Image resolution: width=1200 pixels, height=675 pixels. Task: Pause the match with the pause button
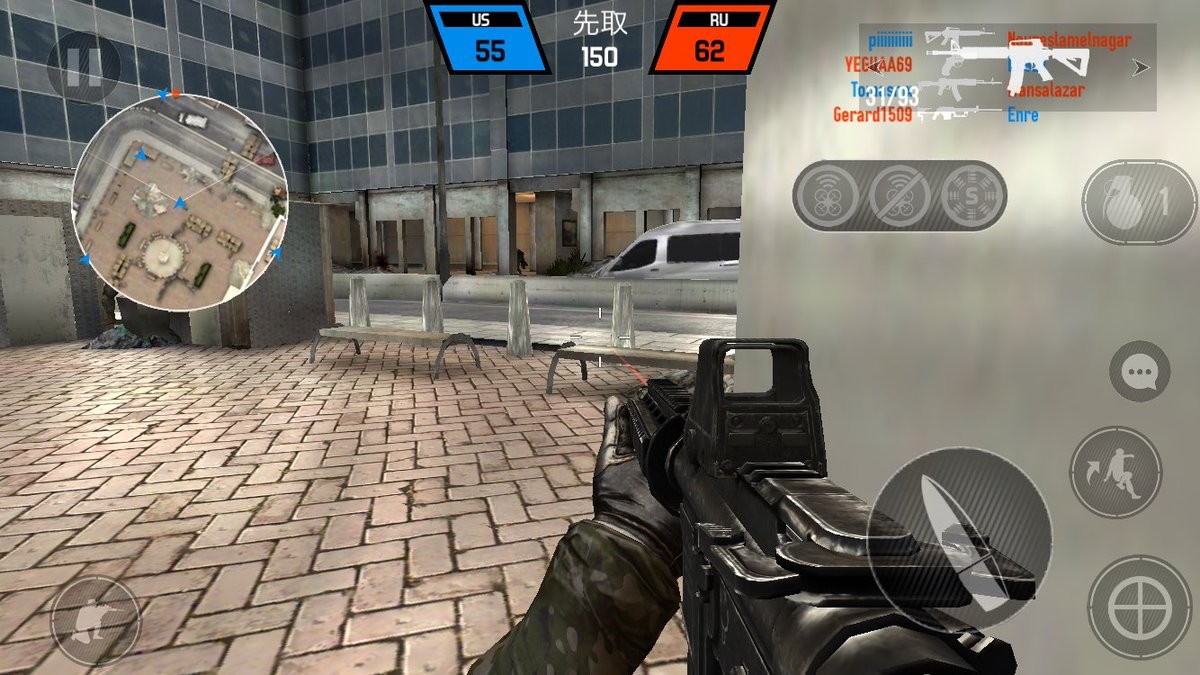[83, 67]
